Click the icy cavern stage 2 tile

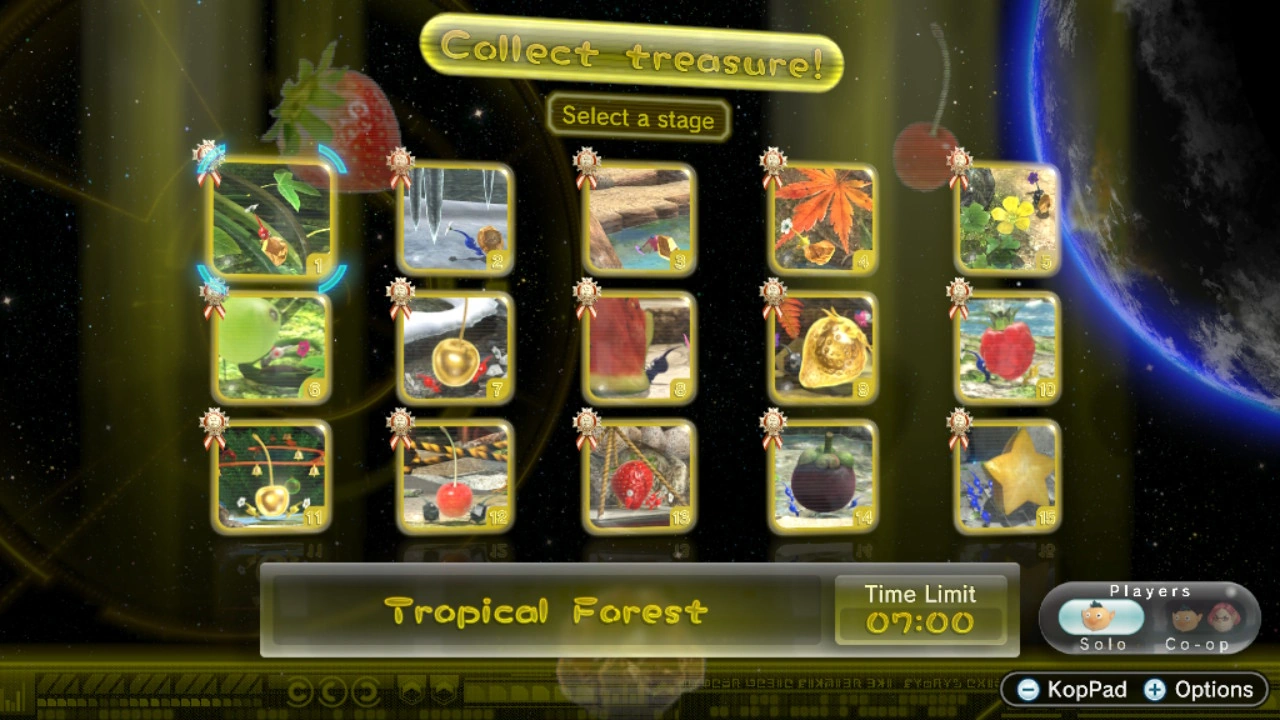[x=456, y=218]
